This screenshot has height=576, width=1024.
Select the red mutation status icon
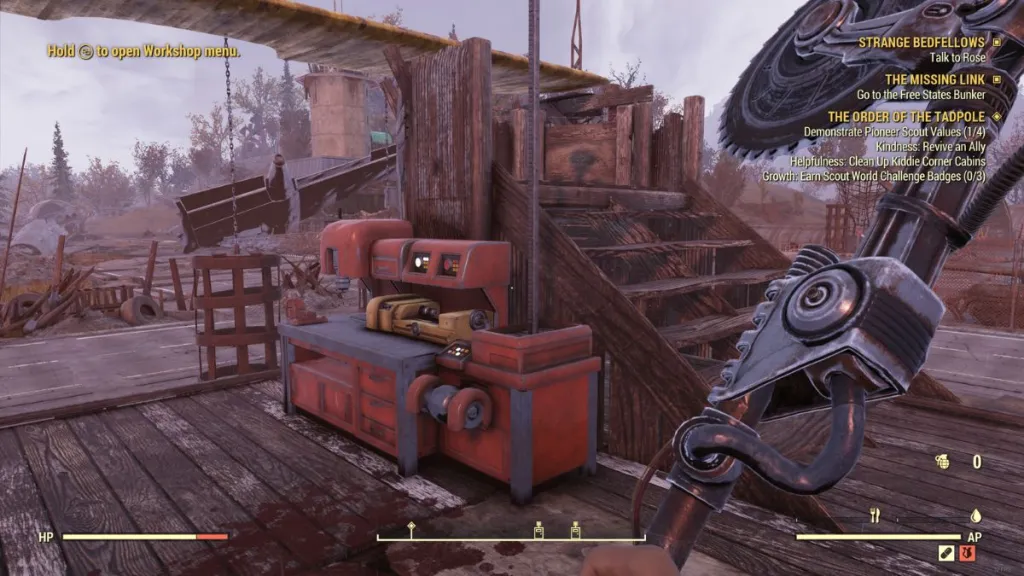[967, 553]
